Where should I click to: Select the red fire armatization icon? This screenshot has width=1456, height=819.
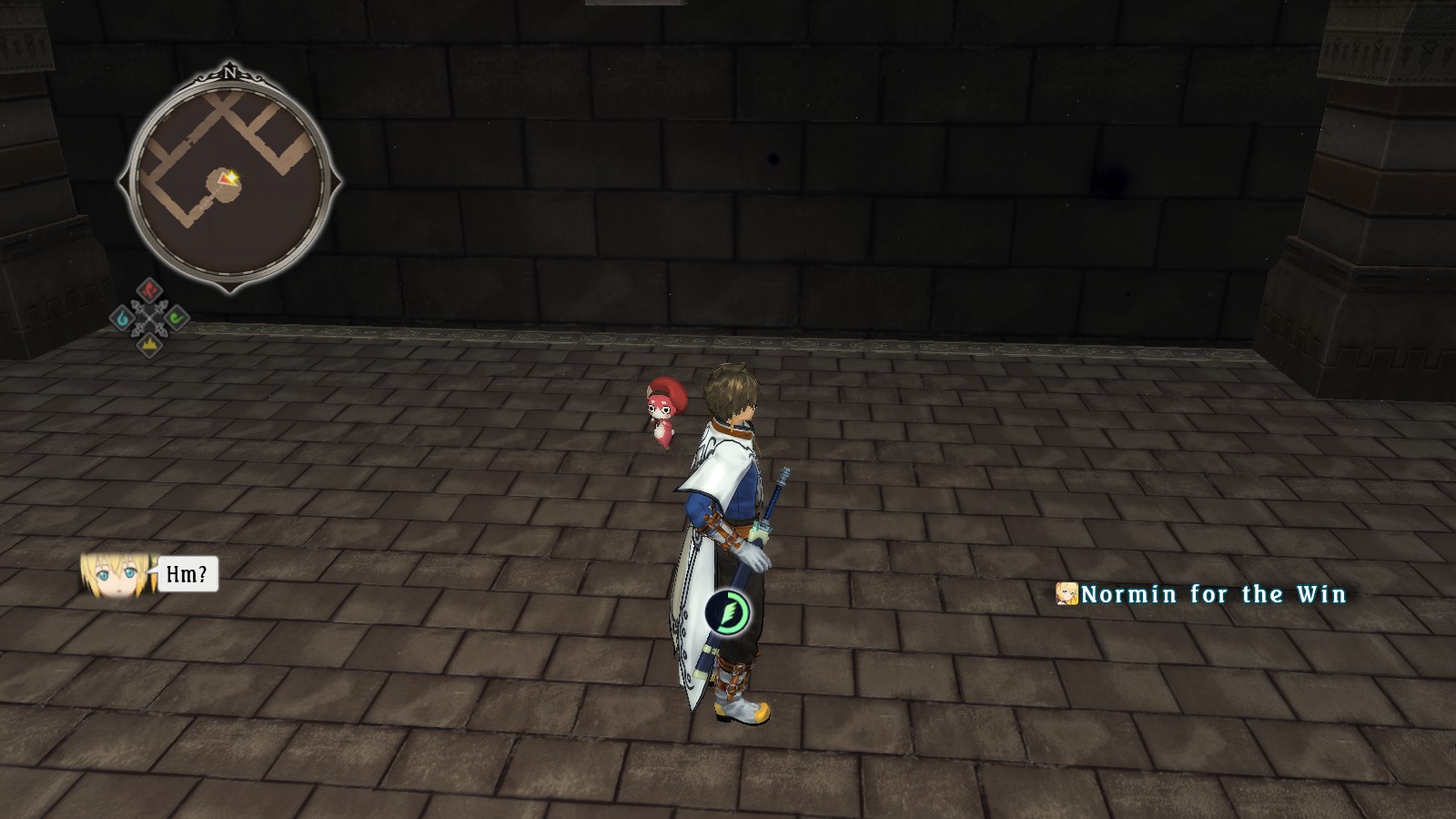pos(149,290)
